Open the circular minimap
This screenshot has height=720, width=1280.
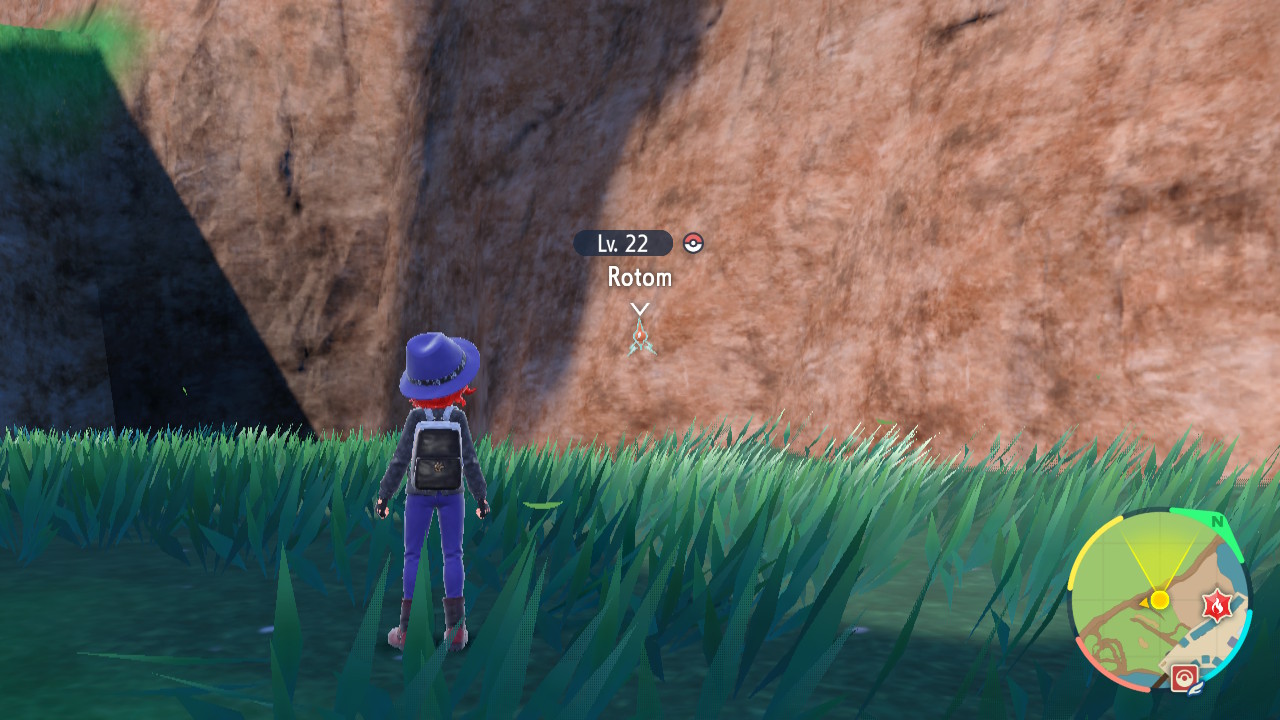1160,600
